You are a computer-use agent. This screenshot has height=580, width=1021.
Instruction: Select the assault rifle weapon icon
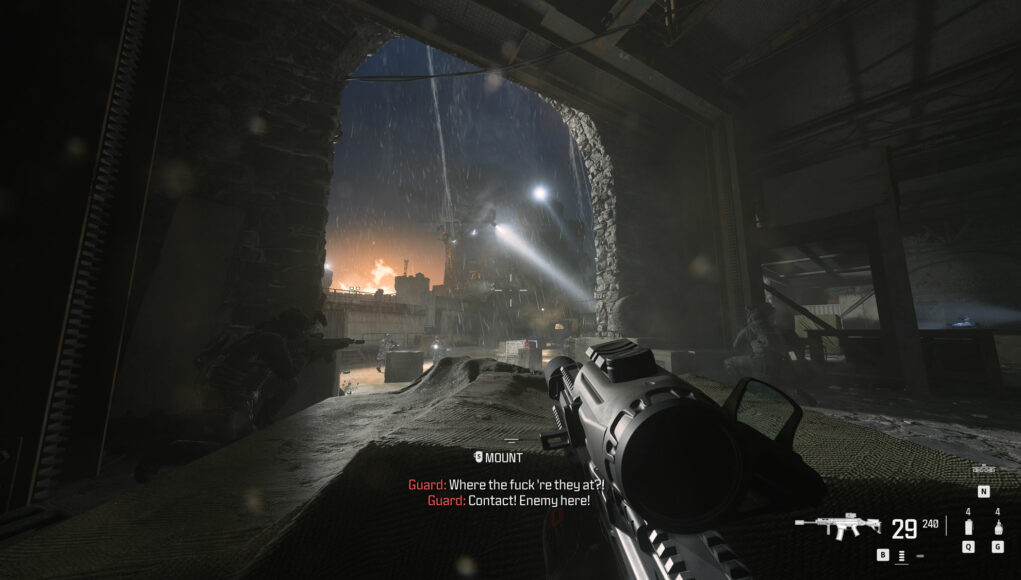(838, 526)
